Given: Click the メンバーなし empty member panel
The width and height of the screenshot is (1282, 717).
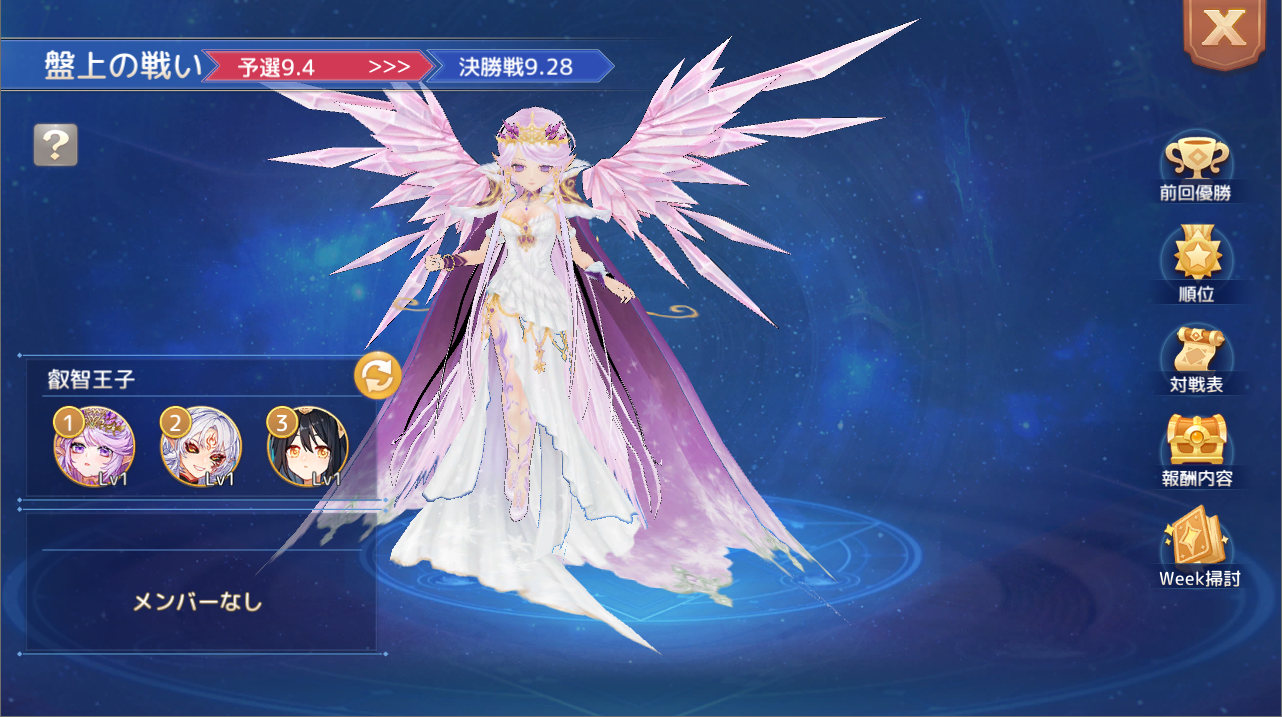Looking at the screenshot, I should 198,602.
